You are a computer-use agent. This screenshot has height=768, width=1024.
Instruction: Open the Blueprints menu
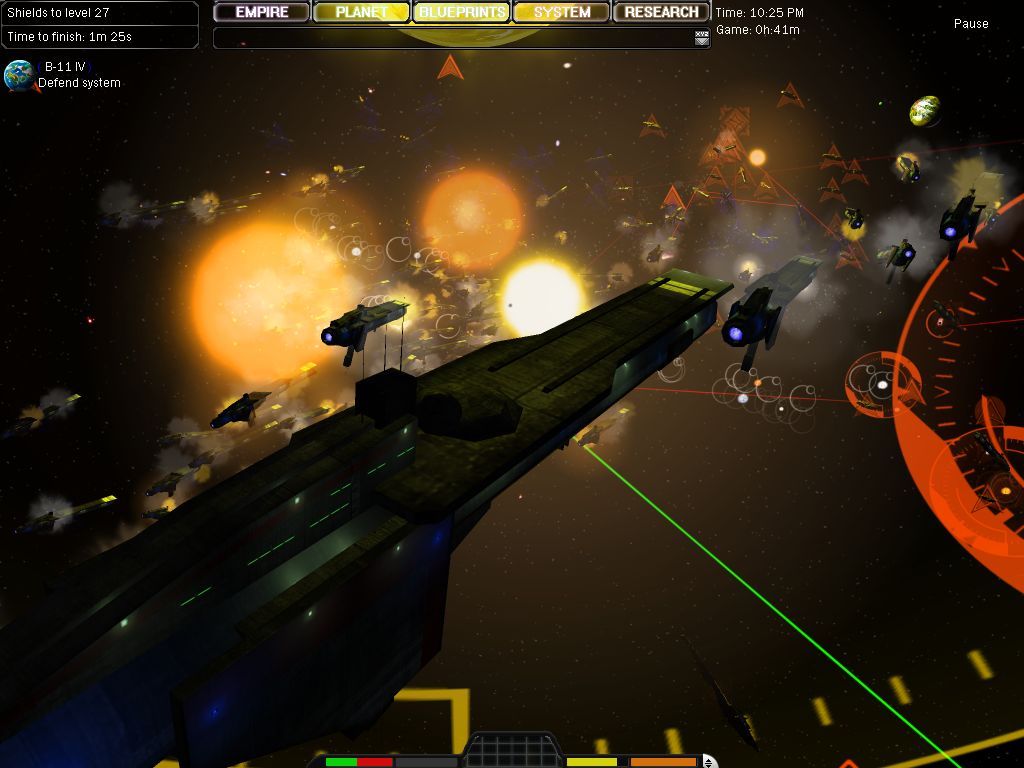[462, 12]
